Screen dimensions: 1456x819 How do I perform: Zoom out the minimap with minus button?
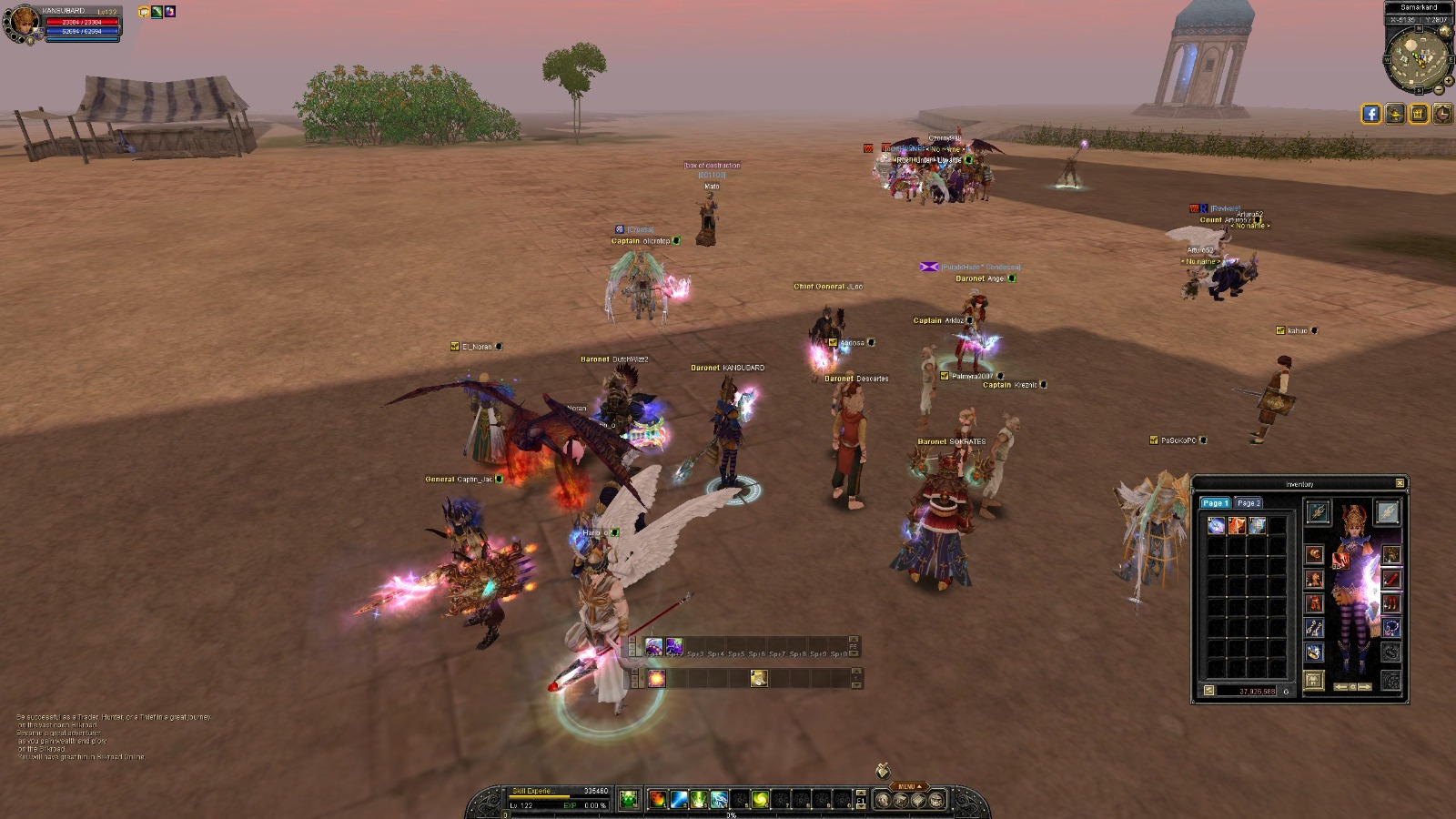[x=1439, y=90]
